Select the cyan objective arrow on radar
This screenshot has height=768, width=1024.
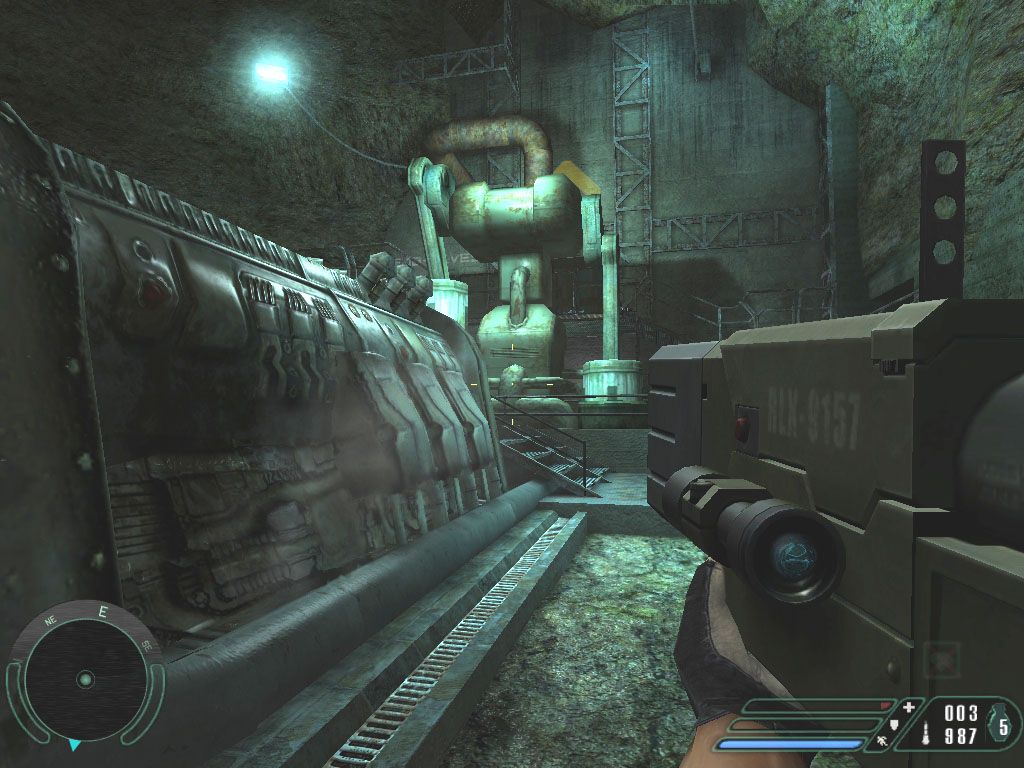coord(75,745)
